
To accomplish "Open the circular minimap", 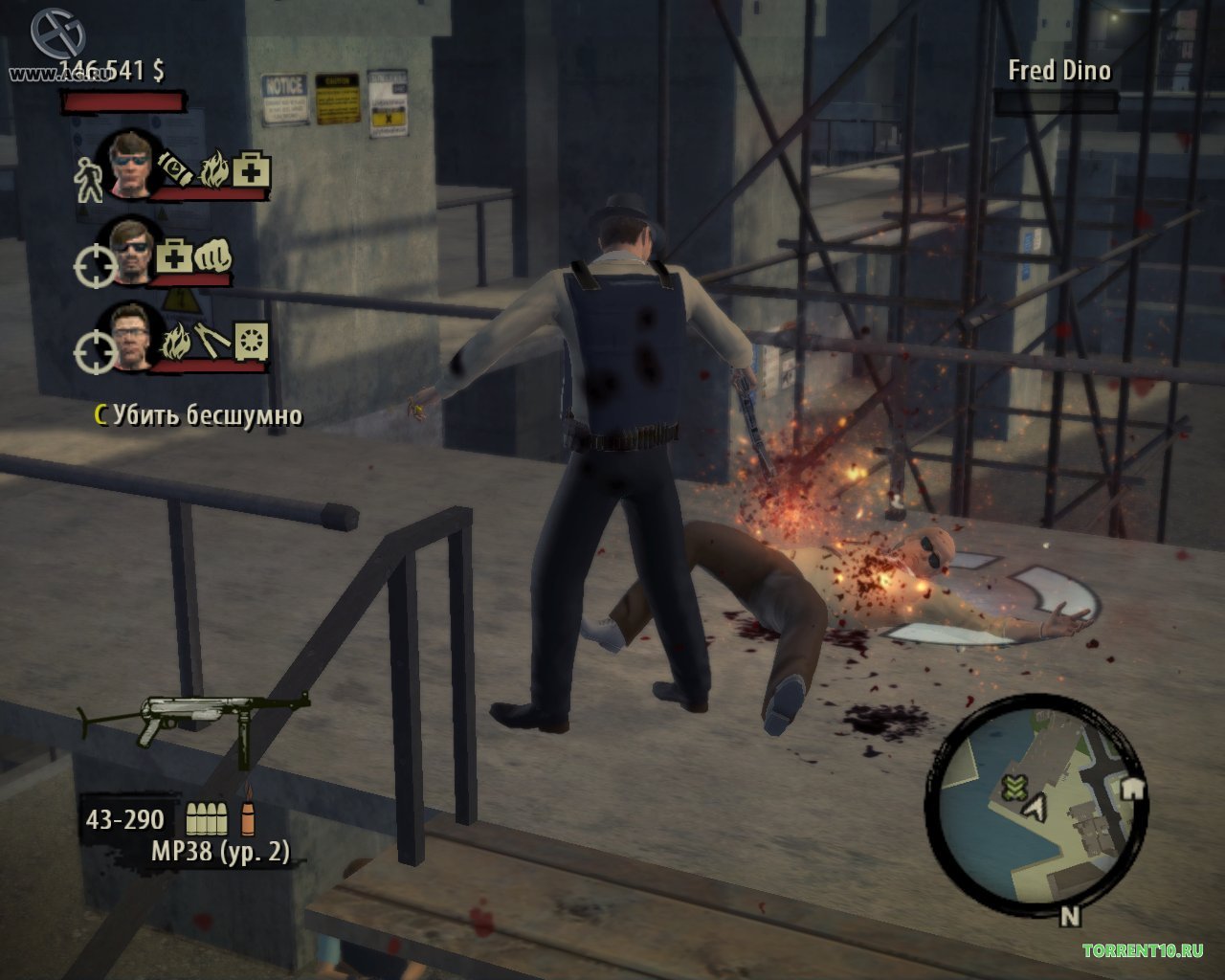I will pyautogui.click(x=1036, y=802).
